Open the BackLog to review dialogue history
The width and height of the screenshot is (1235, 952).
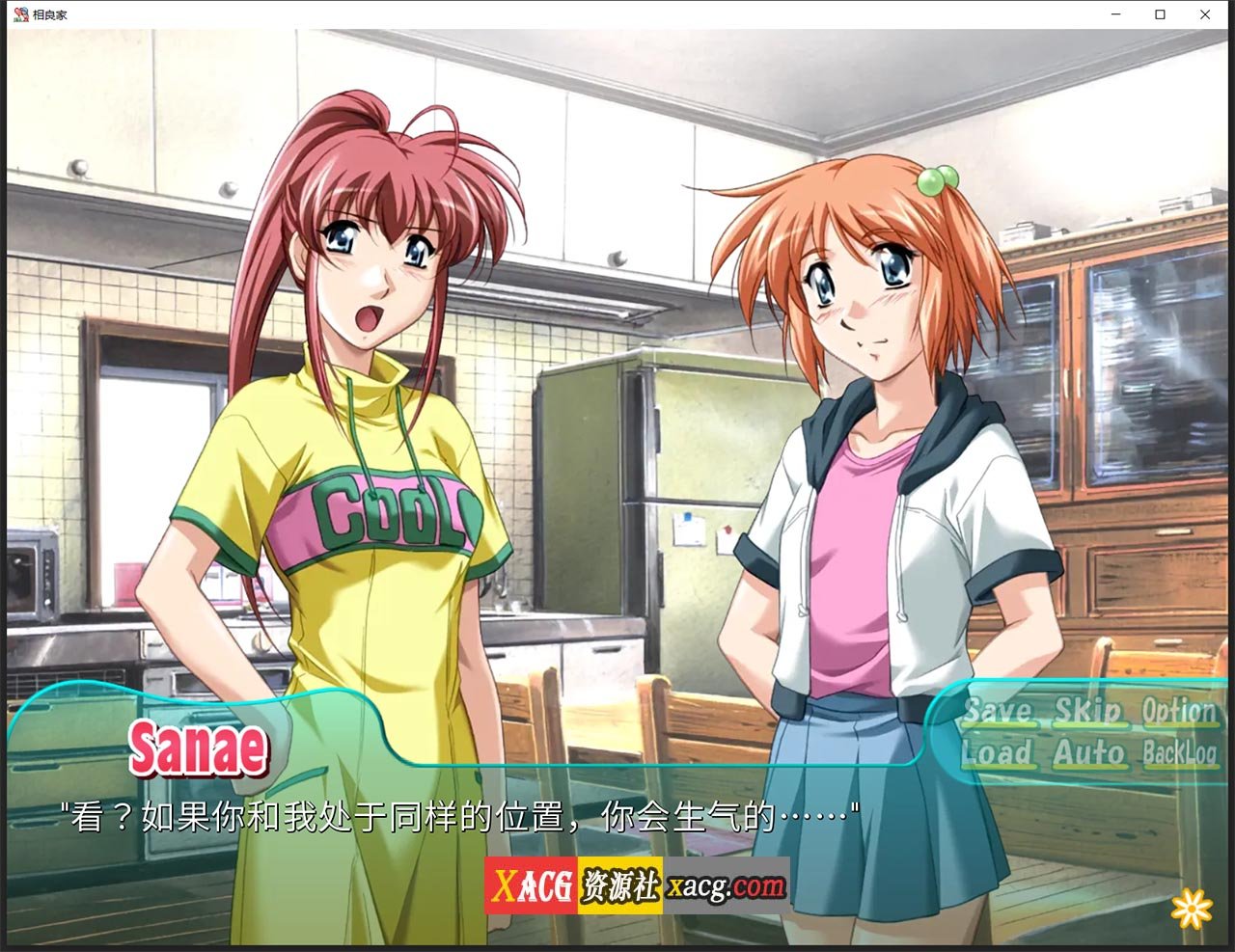[x=1179, y=756]
